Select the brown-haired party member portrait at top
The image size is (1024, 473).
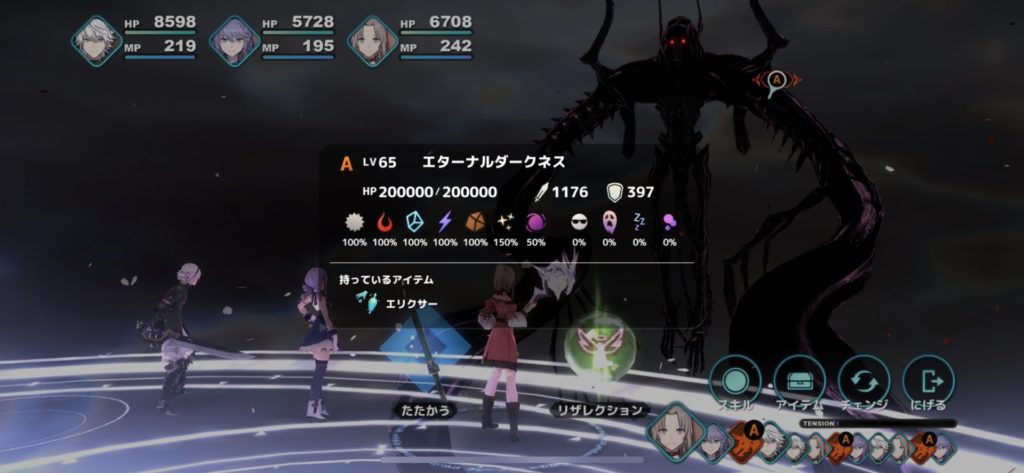tap(372, 40)
